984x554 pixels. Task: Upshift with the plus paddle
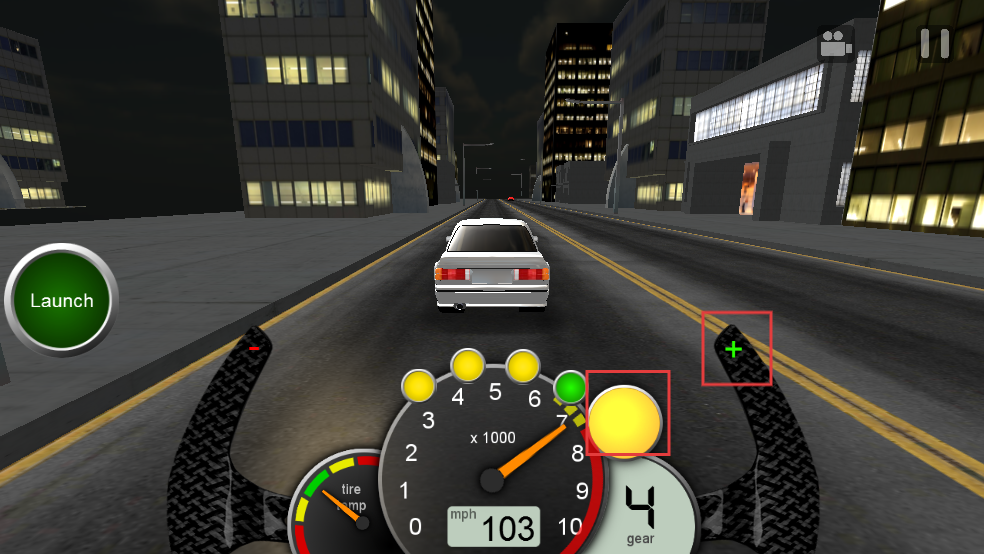tap(735, 349)
